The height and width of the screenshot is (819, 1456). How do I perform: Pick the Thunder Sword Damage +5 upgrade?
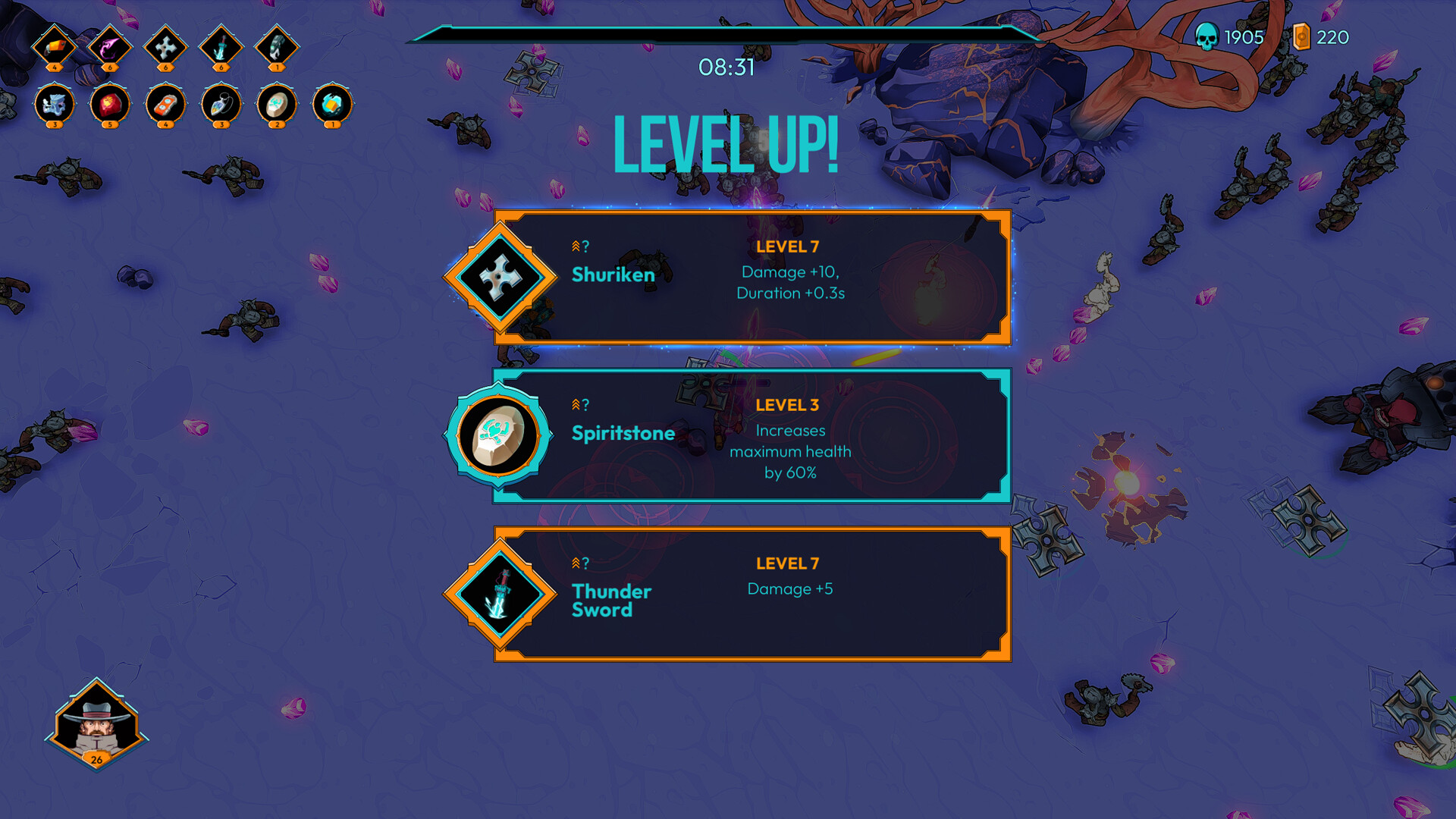(751, 594)
